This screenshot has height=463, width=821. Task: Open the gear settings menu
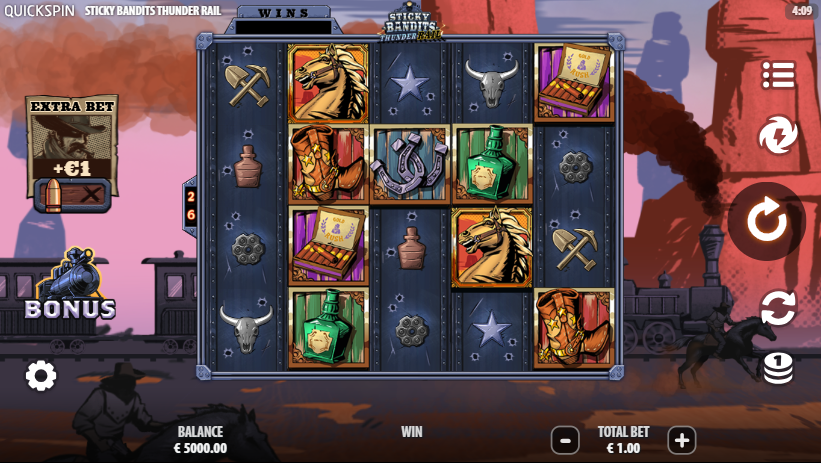(41, 376)
